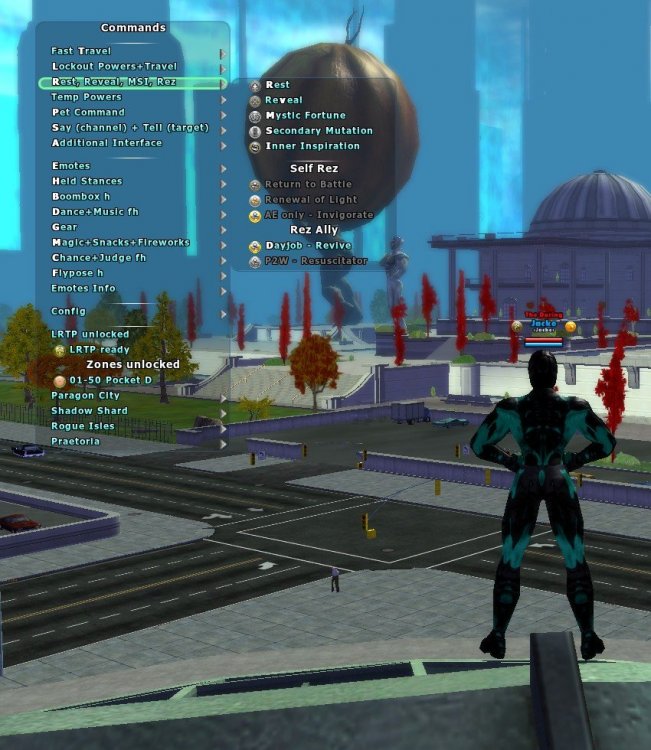The image size is (651, 750).
Task: Expand the Rogue Isles zones
Action: [x=83, y=426]
